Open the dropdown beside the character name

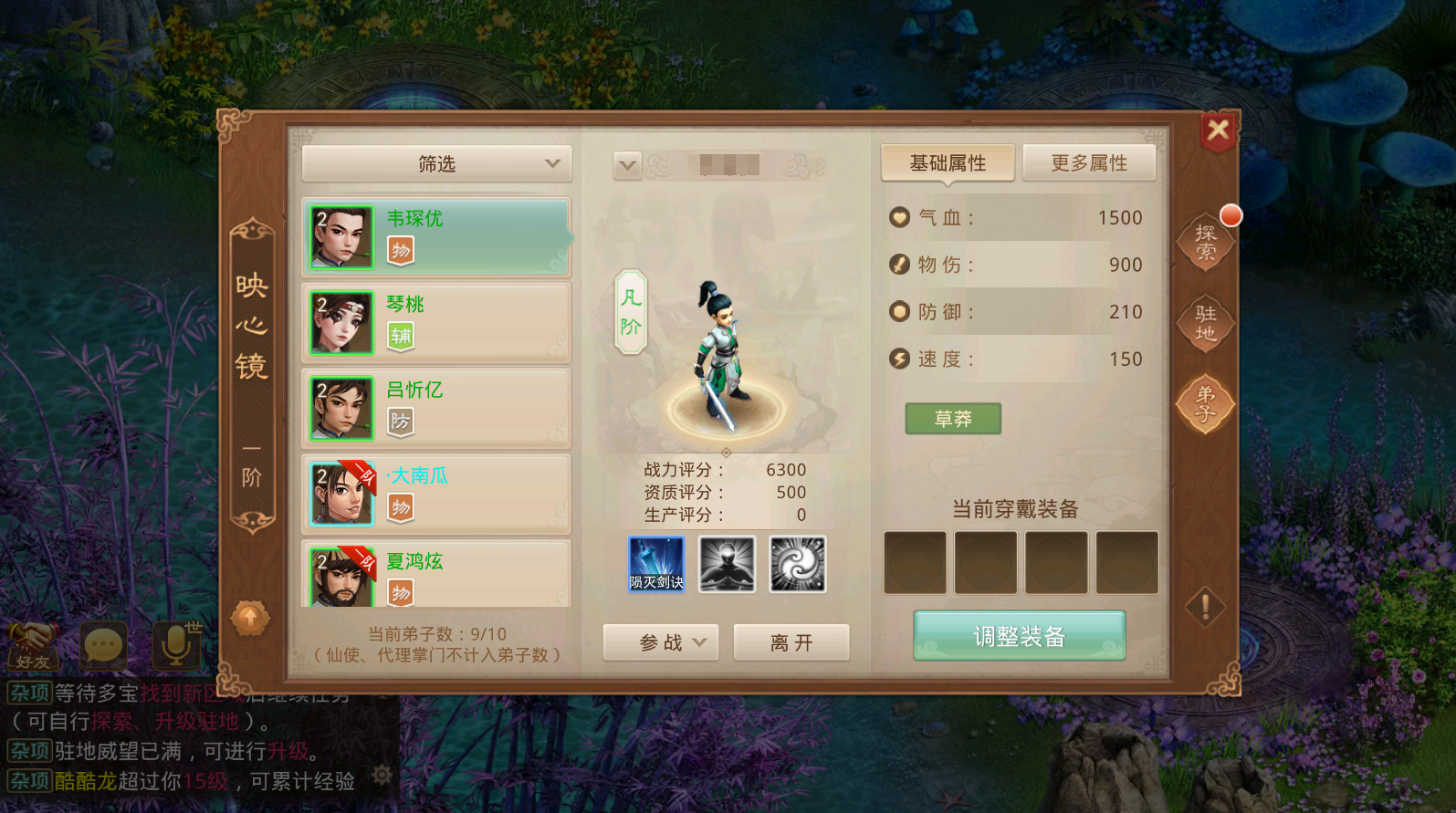click(x=626, y=165)
